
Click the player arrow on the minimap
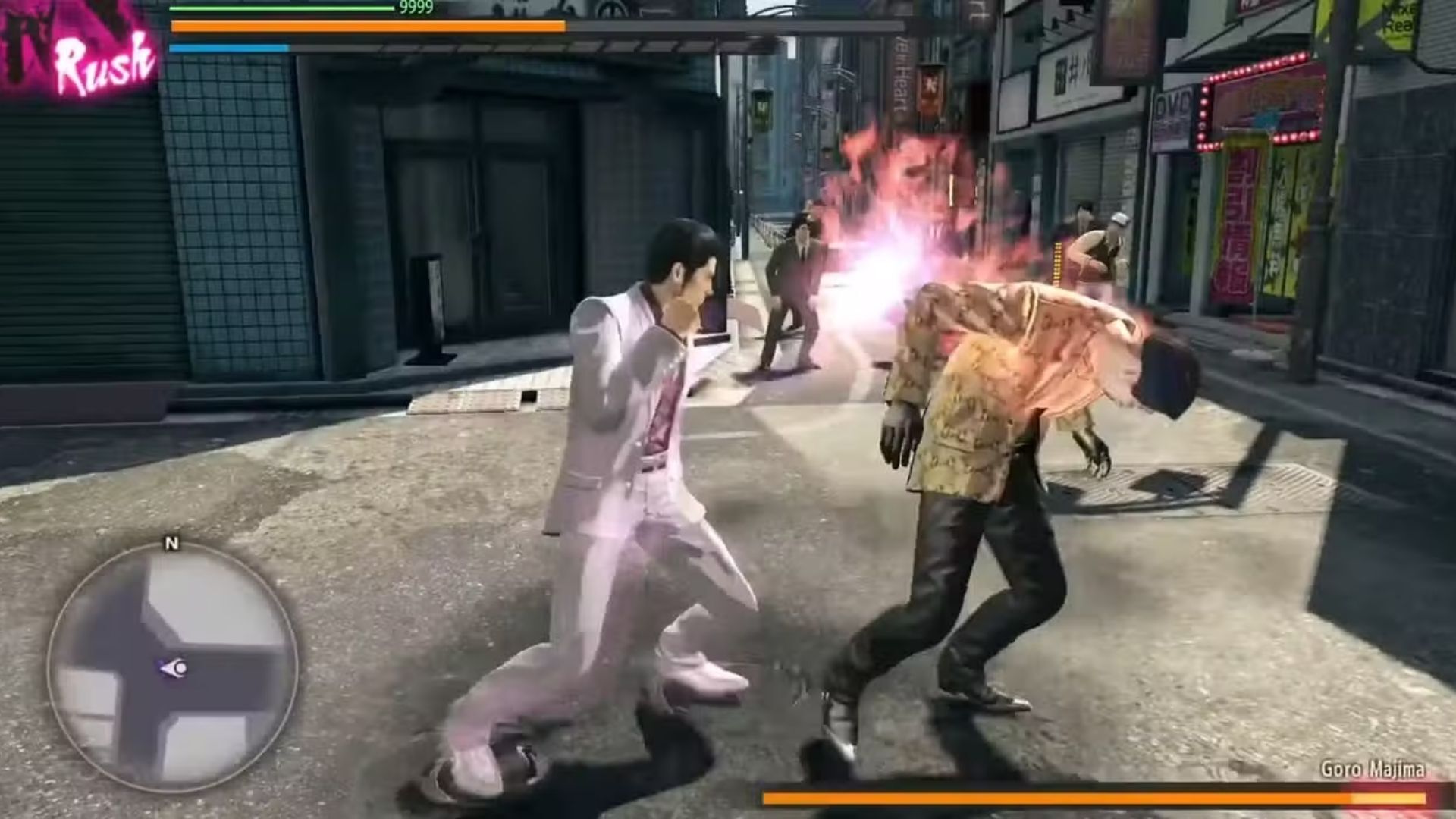point(174,668)
